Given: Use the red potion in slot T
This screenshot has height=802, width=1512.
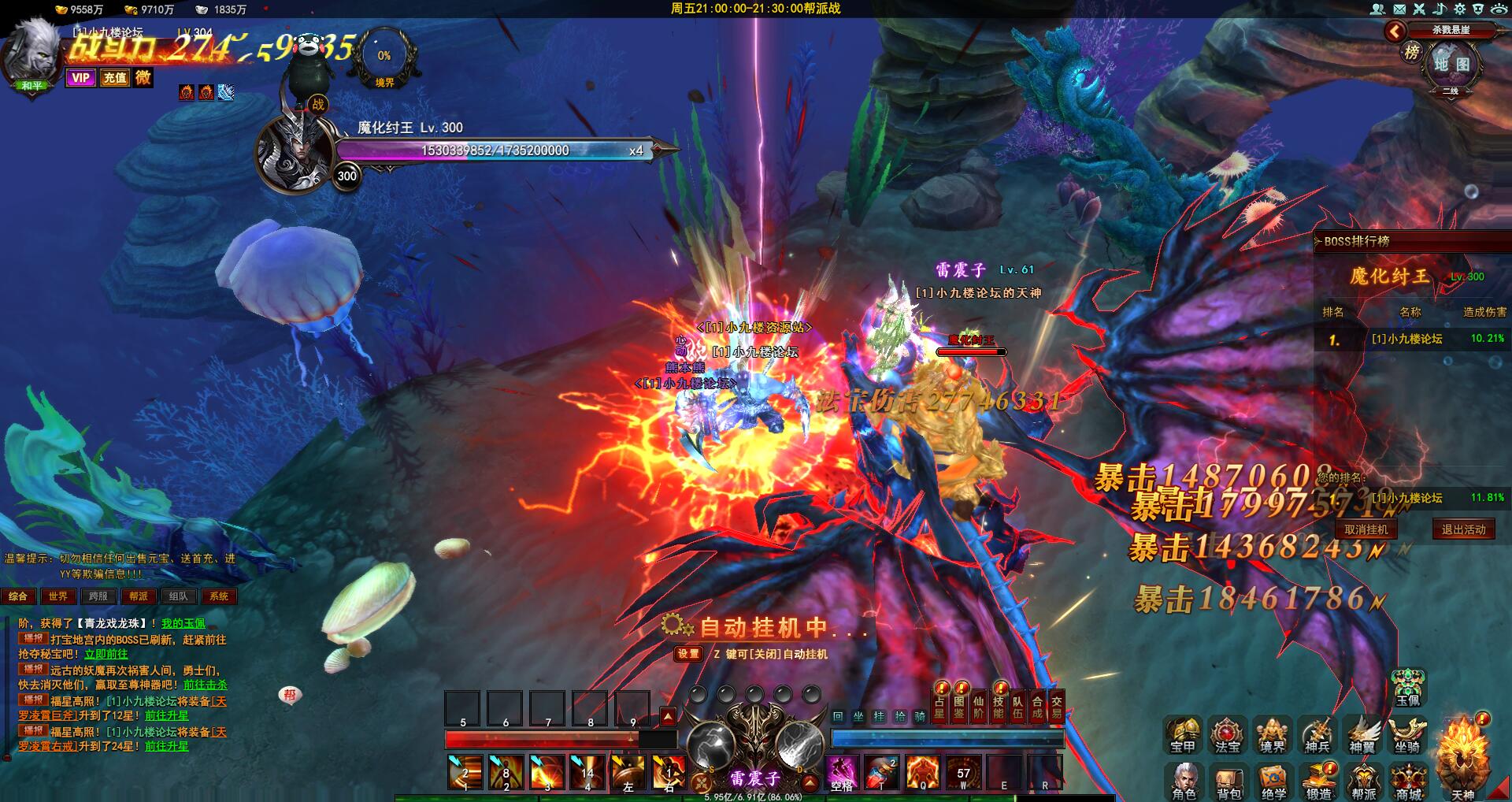Looking at the screenshot, I should point(882,772).
